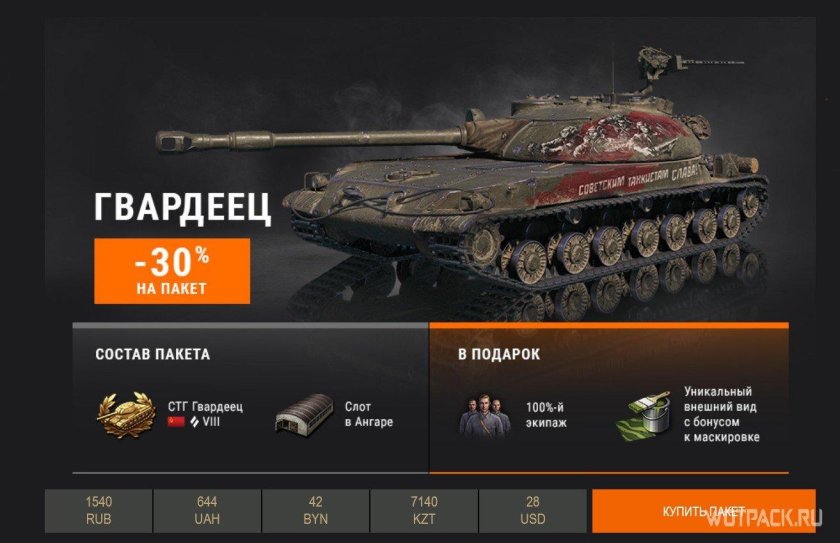This screenshot has height=543, width=840.
Task: Choose the 644 UAH price option
Action: click(x=207, y=510)
